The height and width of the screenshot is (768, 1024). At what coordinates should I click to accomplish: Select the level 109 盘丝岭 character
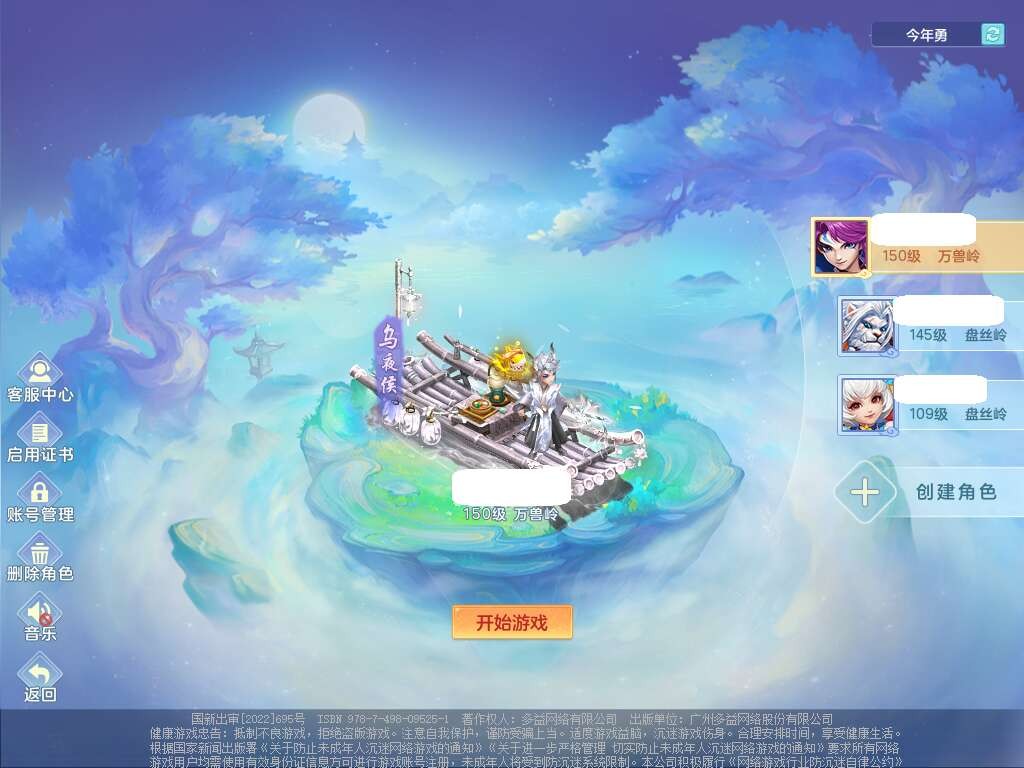pyautogui.click(x=930, y=404)
